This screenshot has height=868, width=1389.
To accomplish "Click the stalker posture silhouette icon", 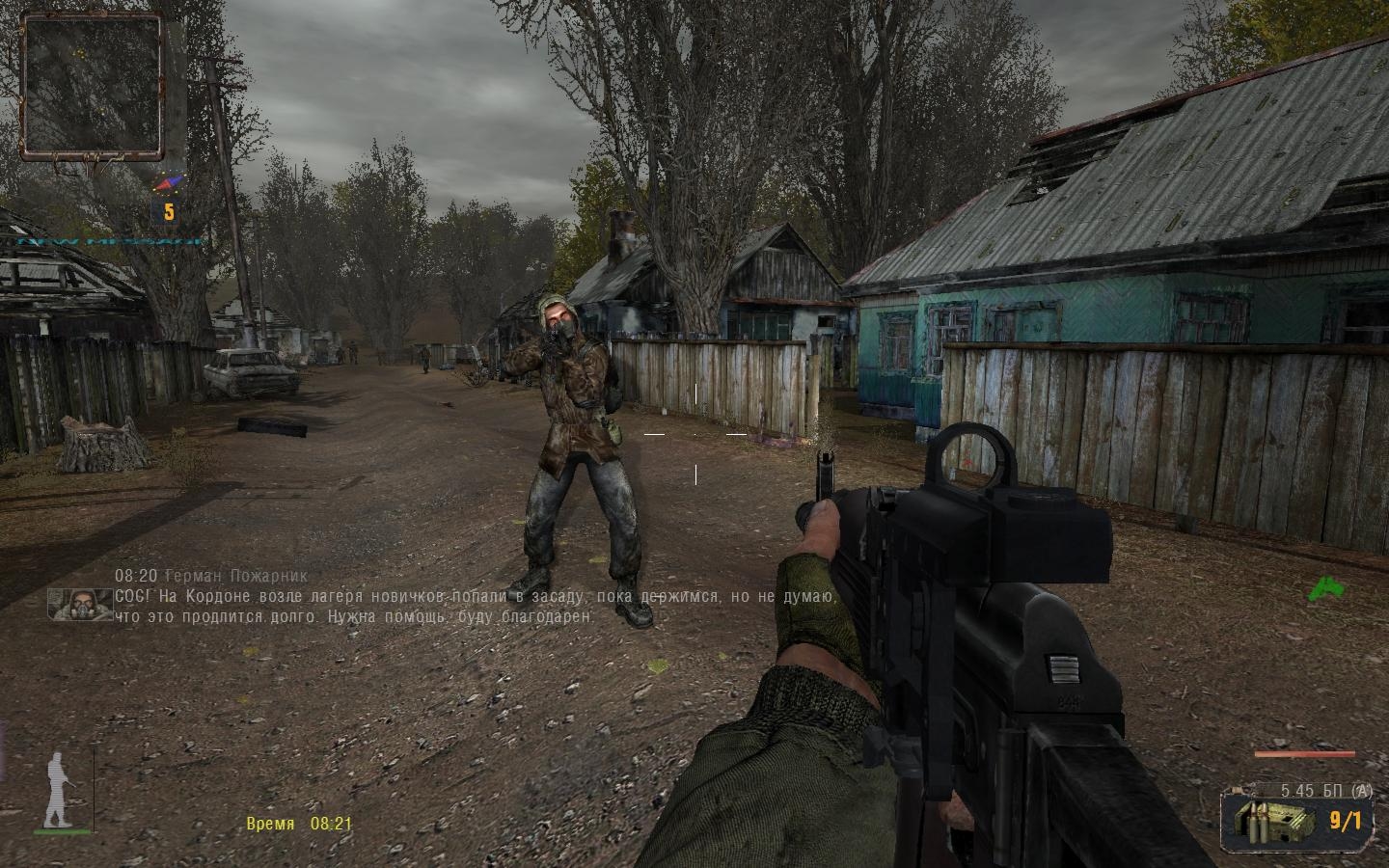I will click(x=60, y=791).
